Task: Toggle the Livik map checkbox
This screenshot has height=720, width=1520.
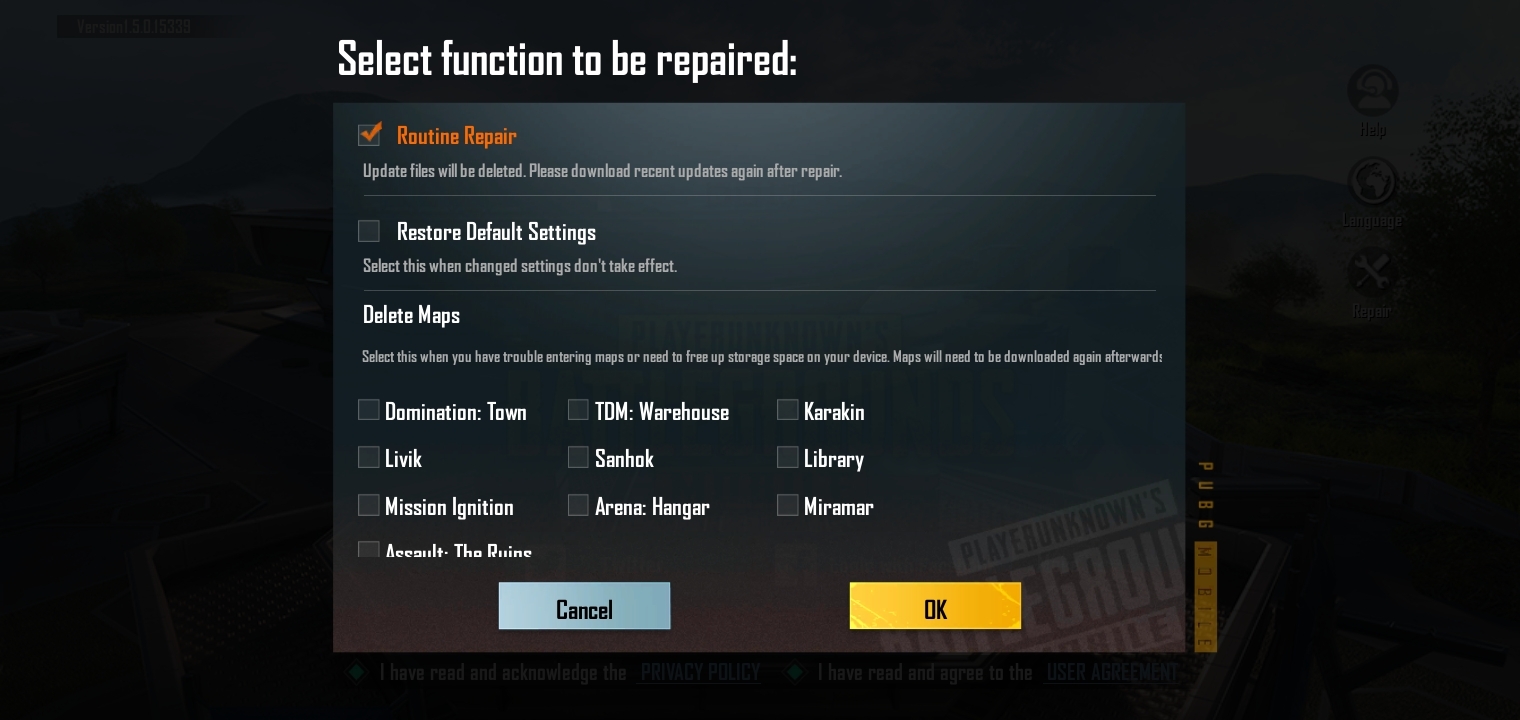Action: (x=369, y=457)
